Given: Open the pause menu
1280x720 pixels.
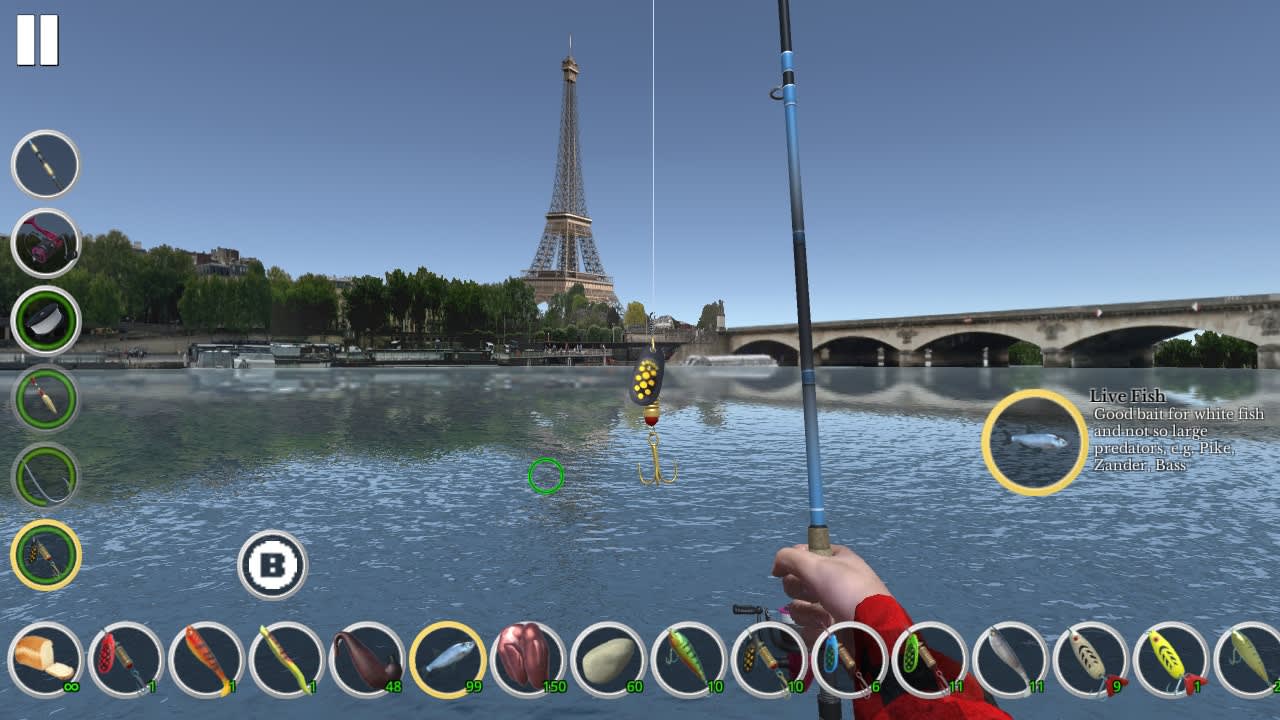Looking at the screenshot, I should (x=38, y=38).
